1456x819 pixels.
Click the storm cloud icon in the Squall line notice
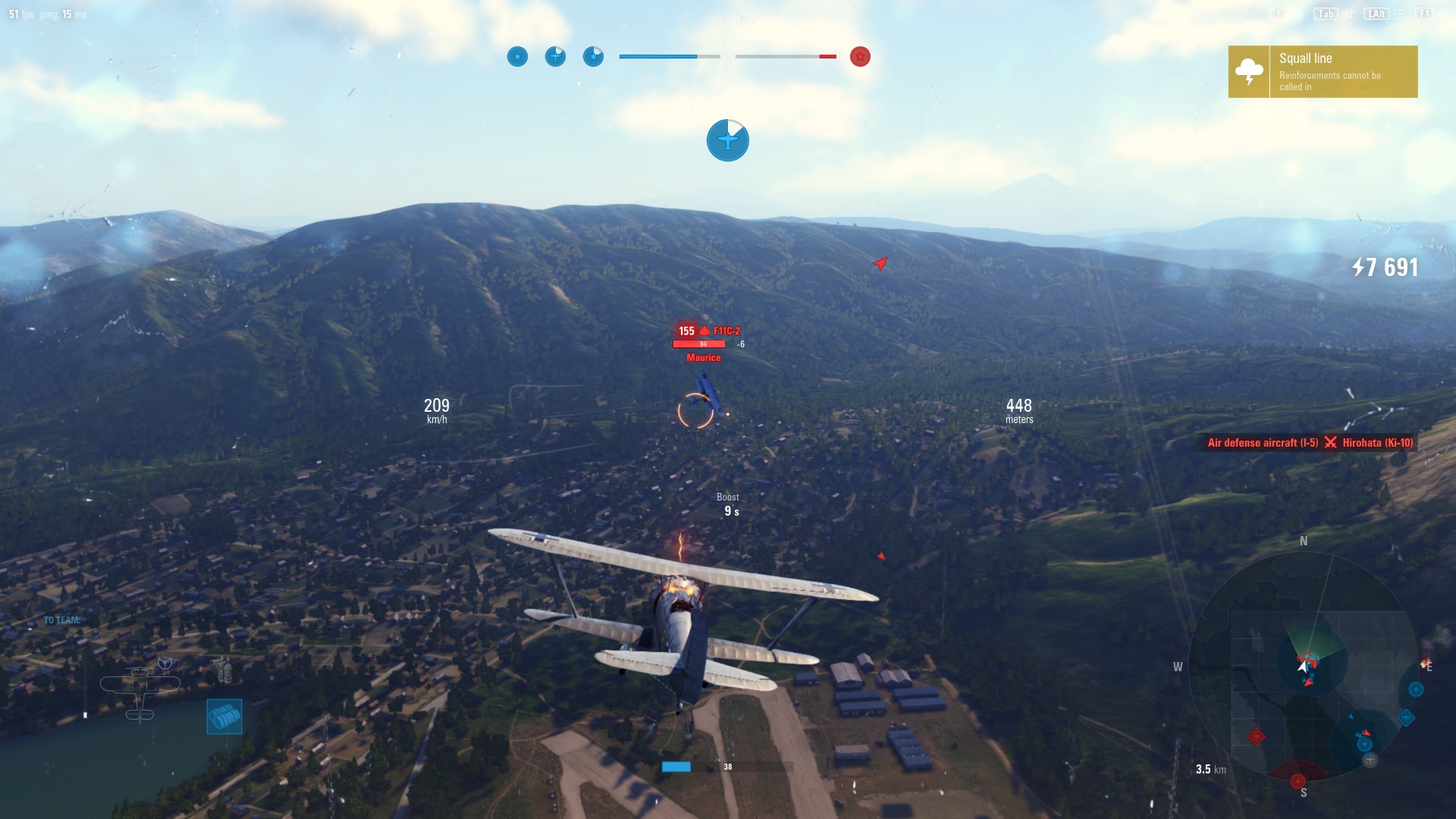click(x=1247, y=70)
